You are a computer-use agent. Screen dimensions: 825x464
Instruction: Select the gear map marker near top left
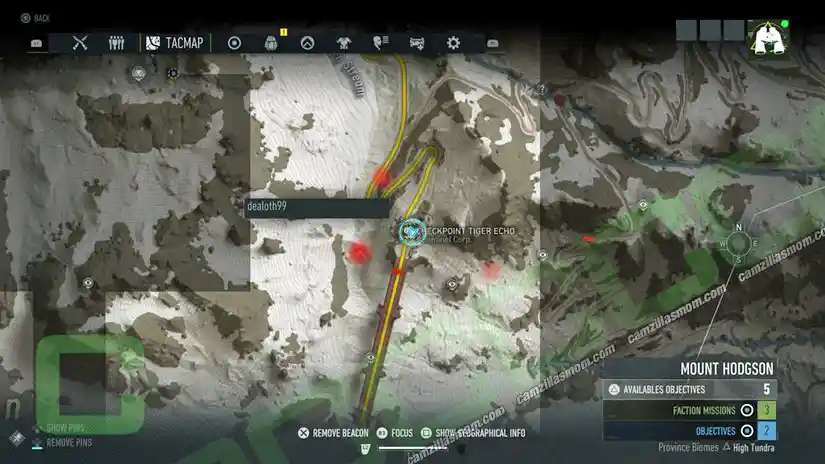[x=173, y=73]
